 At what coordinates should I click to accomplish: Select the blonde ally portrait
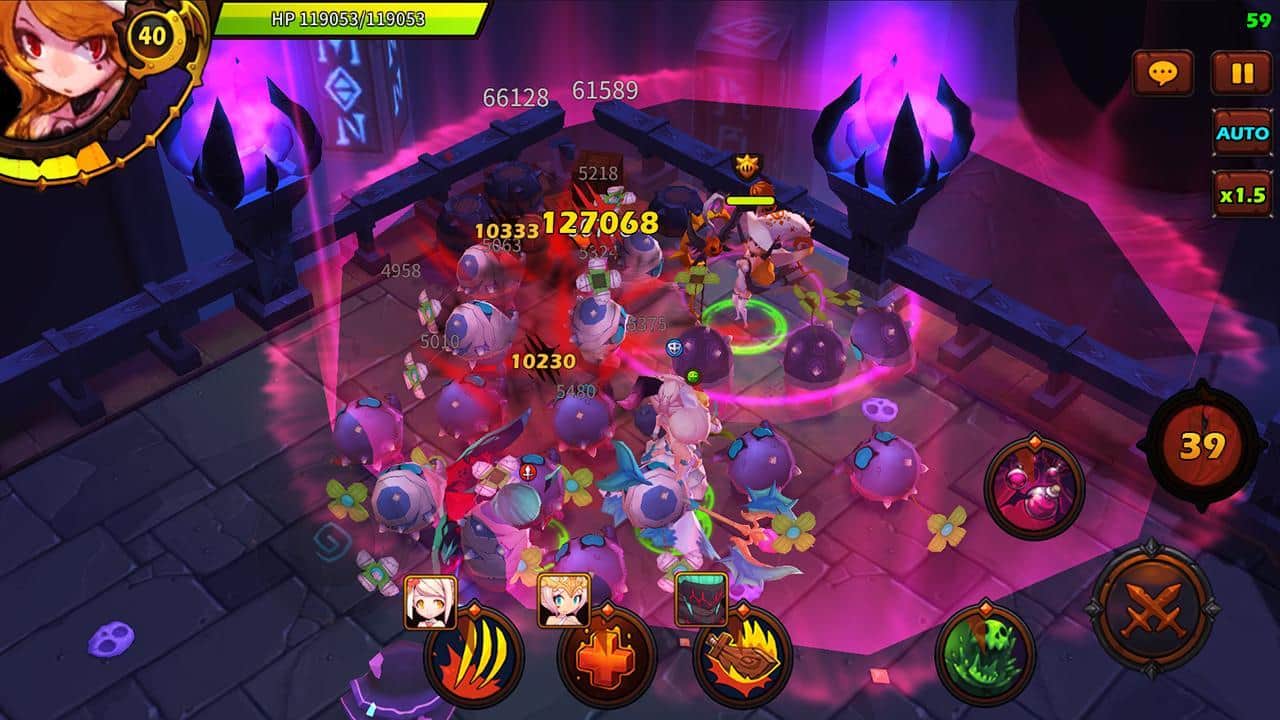[x=564, y=600]
